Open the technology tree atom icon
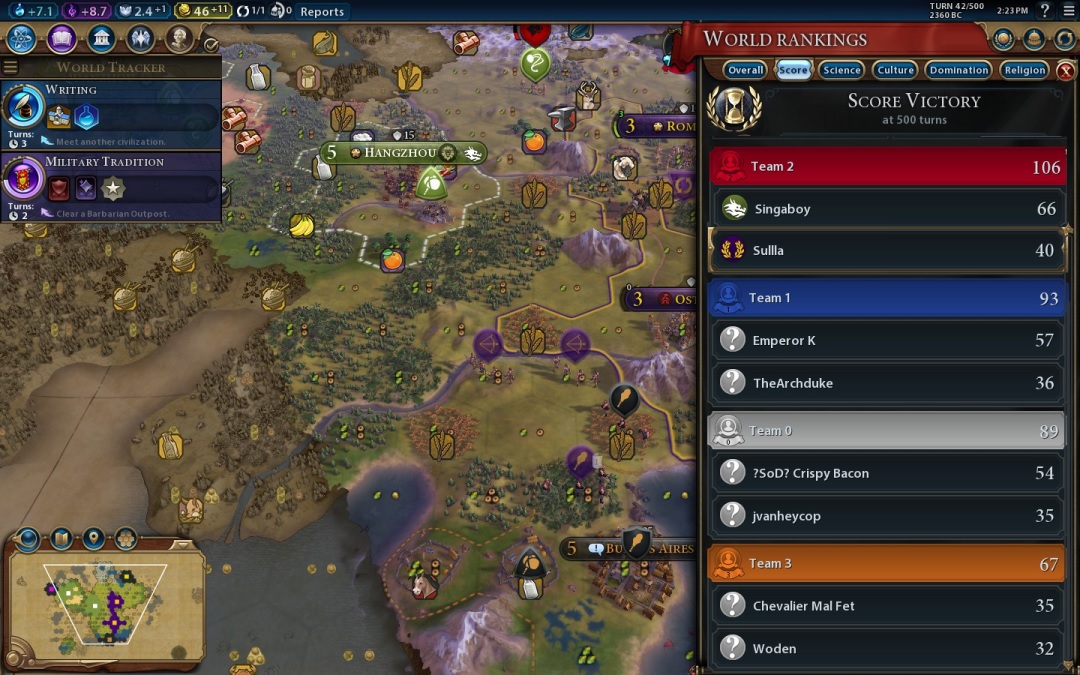1080x675 pixels. [x=22, y=39]
